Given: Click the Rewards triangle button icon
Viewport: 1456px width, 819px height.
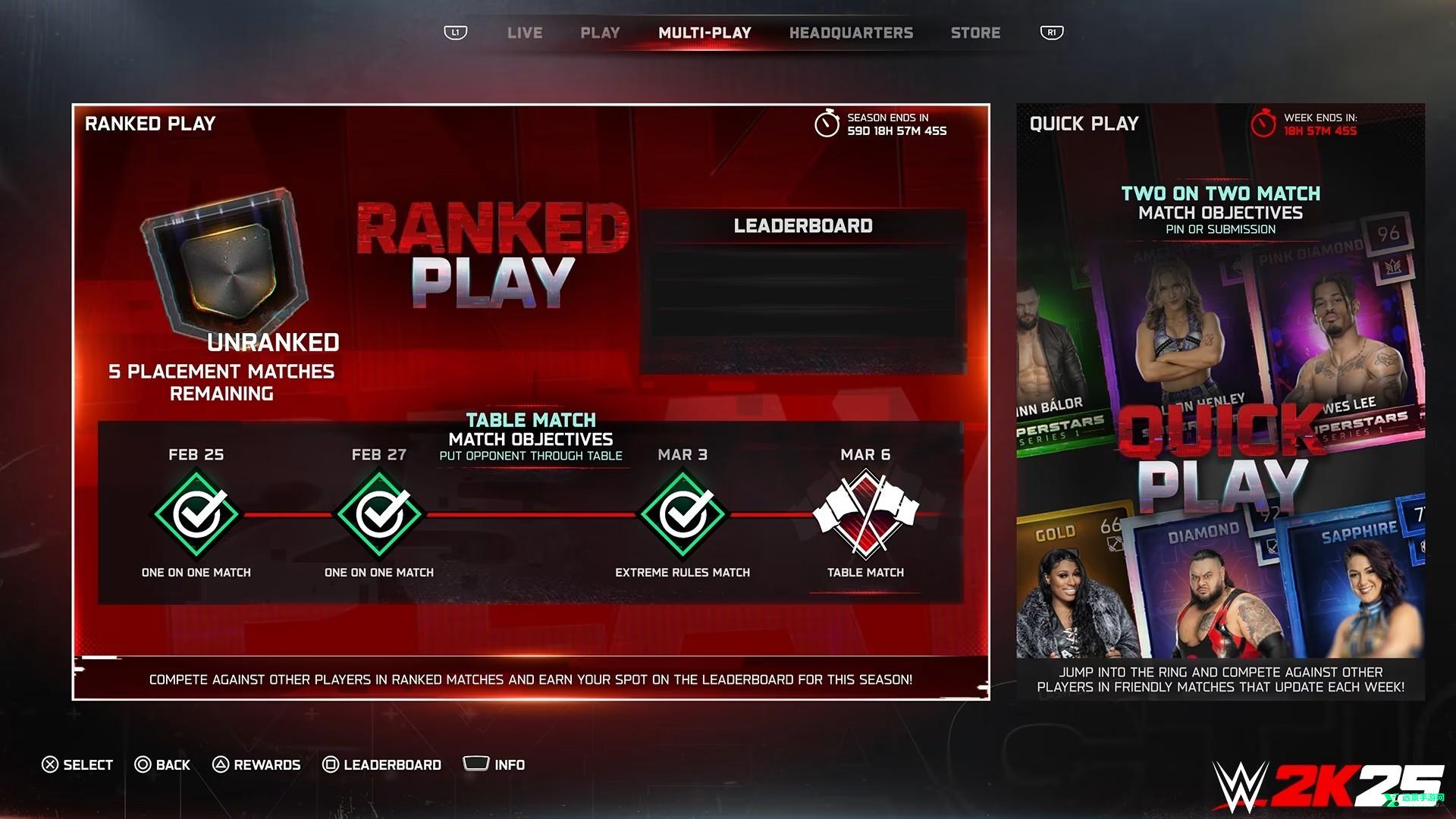Looking at the screenshot, I should [x=221, y=764].
